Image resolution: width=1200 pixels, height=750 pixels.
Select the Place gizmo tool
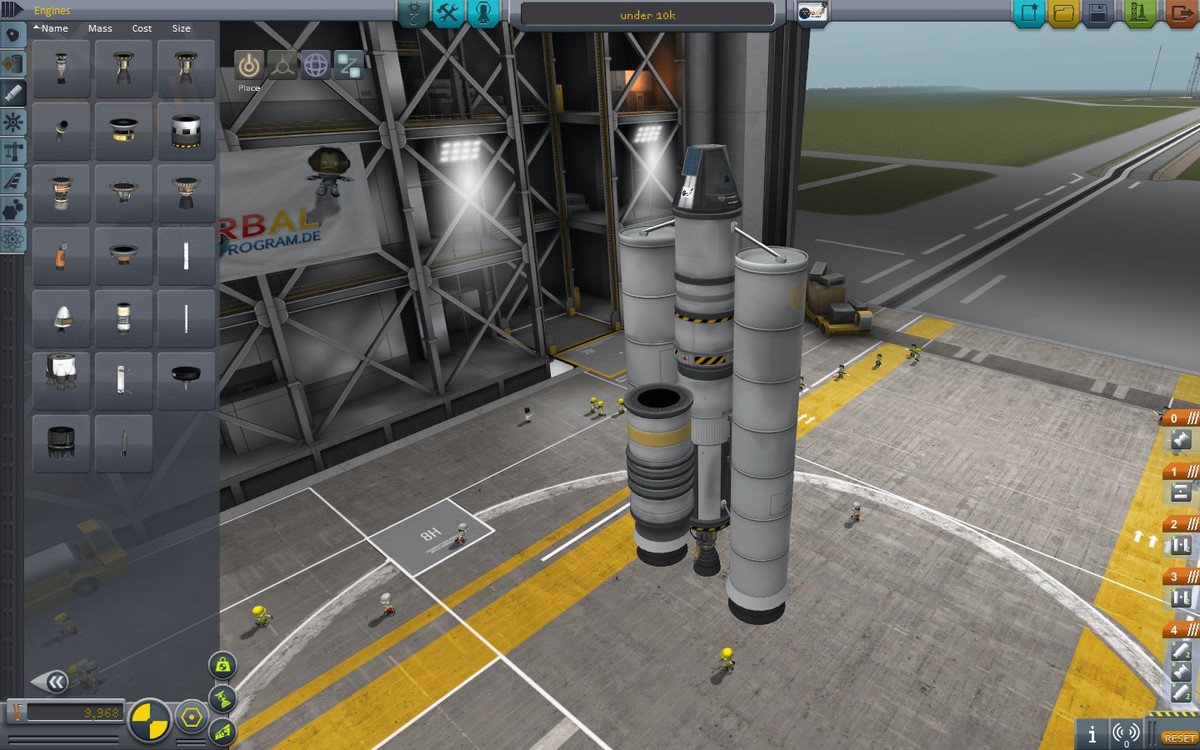249,65
